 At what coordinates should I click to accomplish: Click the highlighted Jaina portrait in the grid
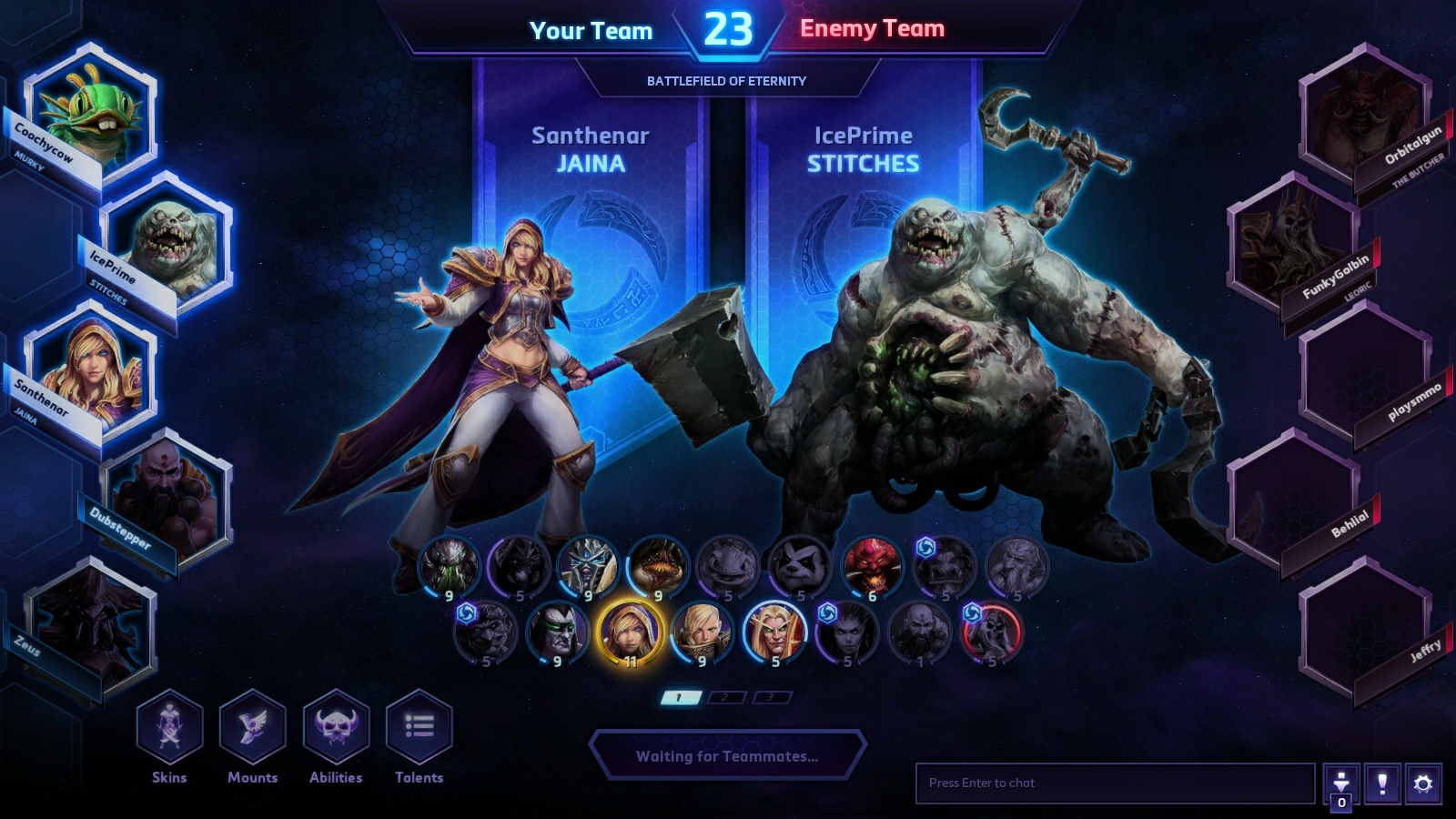point(629,632)
